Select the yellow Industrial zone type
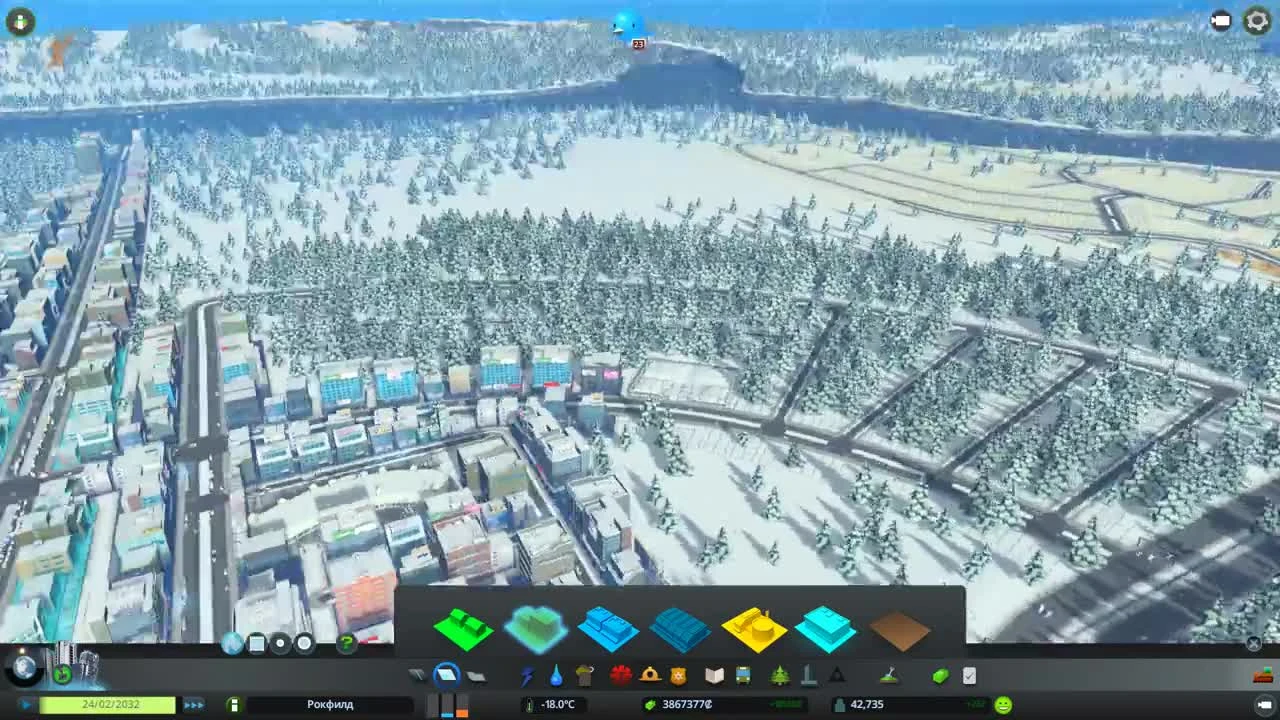 tap(755, 628)
